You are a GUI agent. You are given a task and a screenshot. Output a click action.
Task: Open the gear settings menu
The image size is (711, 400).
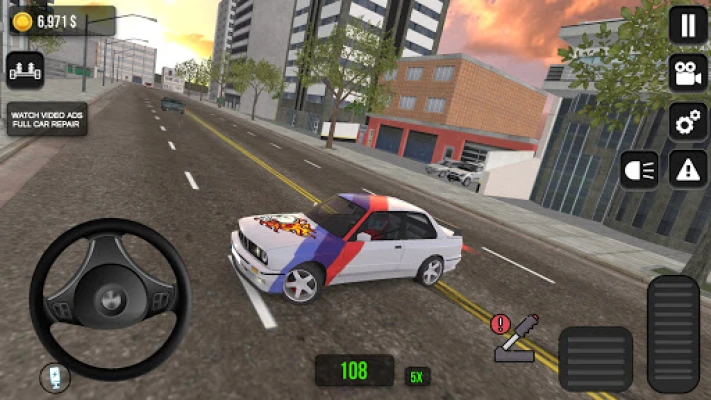pyautogui.click(x=688, y=121)
